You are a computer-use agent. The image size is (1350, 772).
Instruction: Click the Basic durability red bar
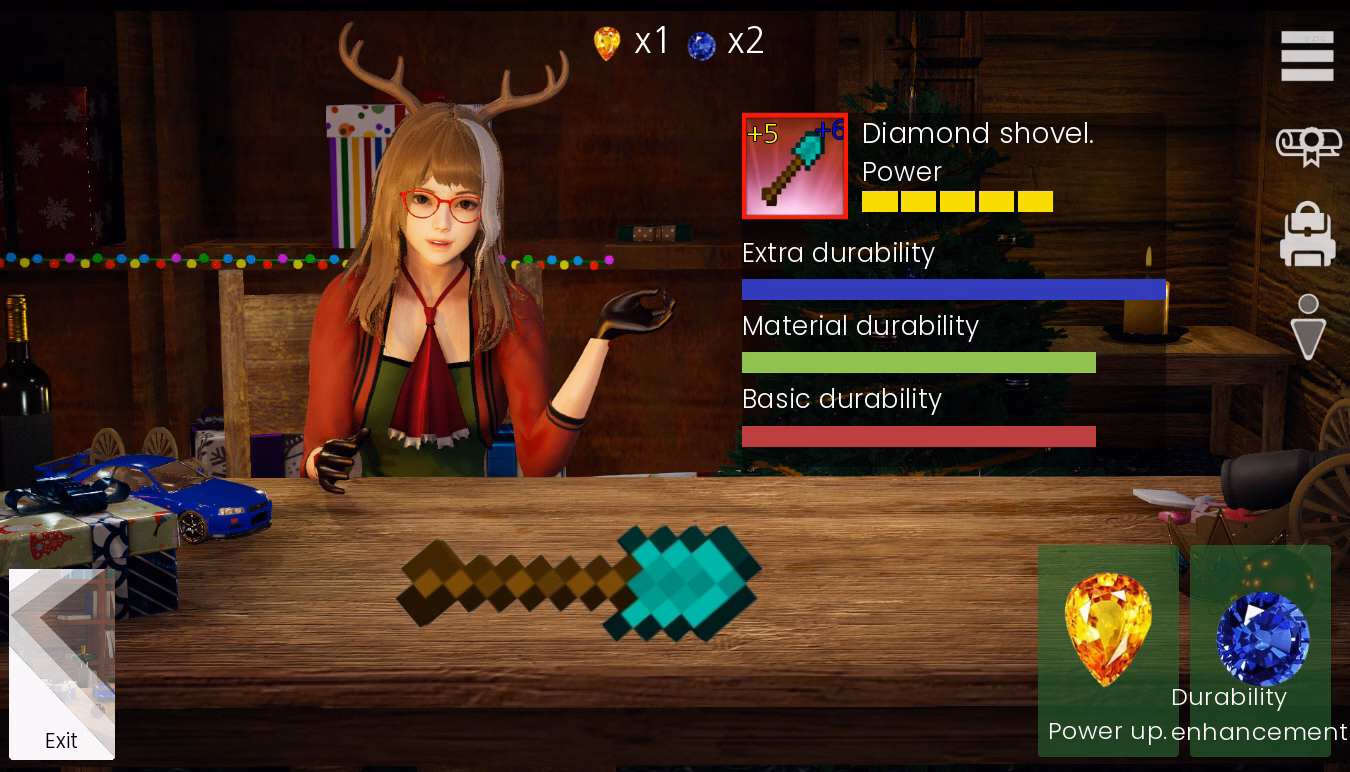pyautogui.click(x=918, y=436)
